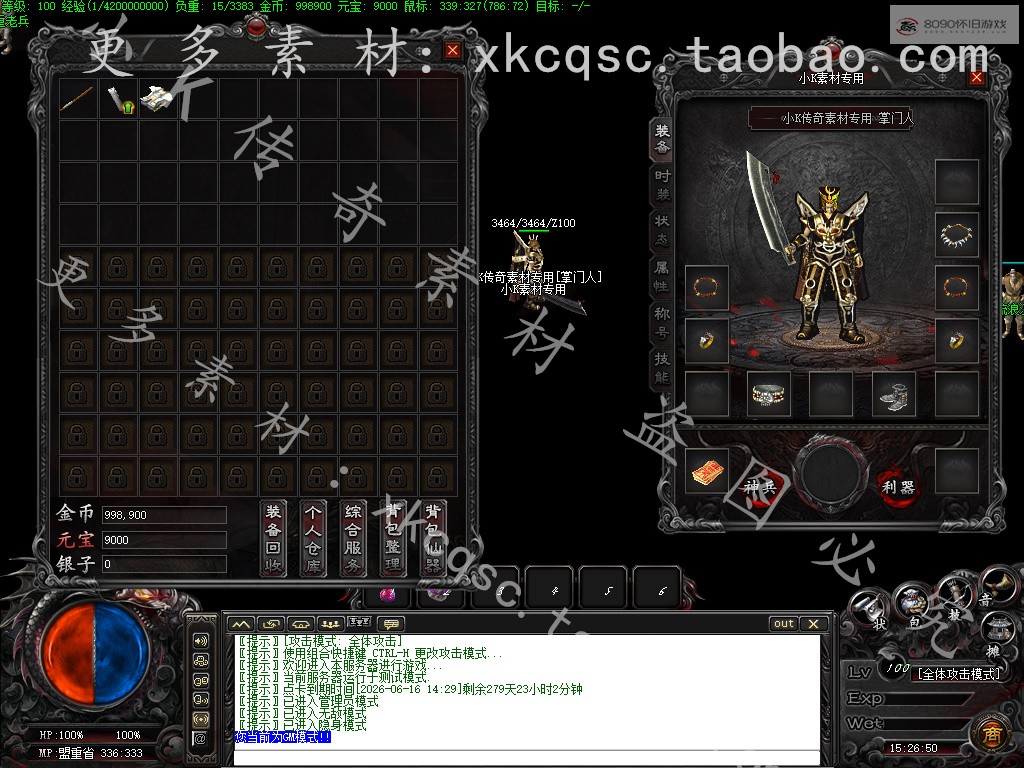Click the chat window's out button
Viewport: 1024px width, 768px height.
point(784,624)
